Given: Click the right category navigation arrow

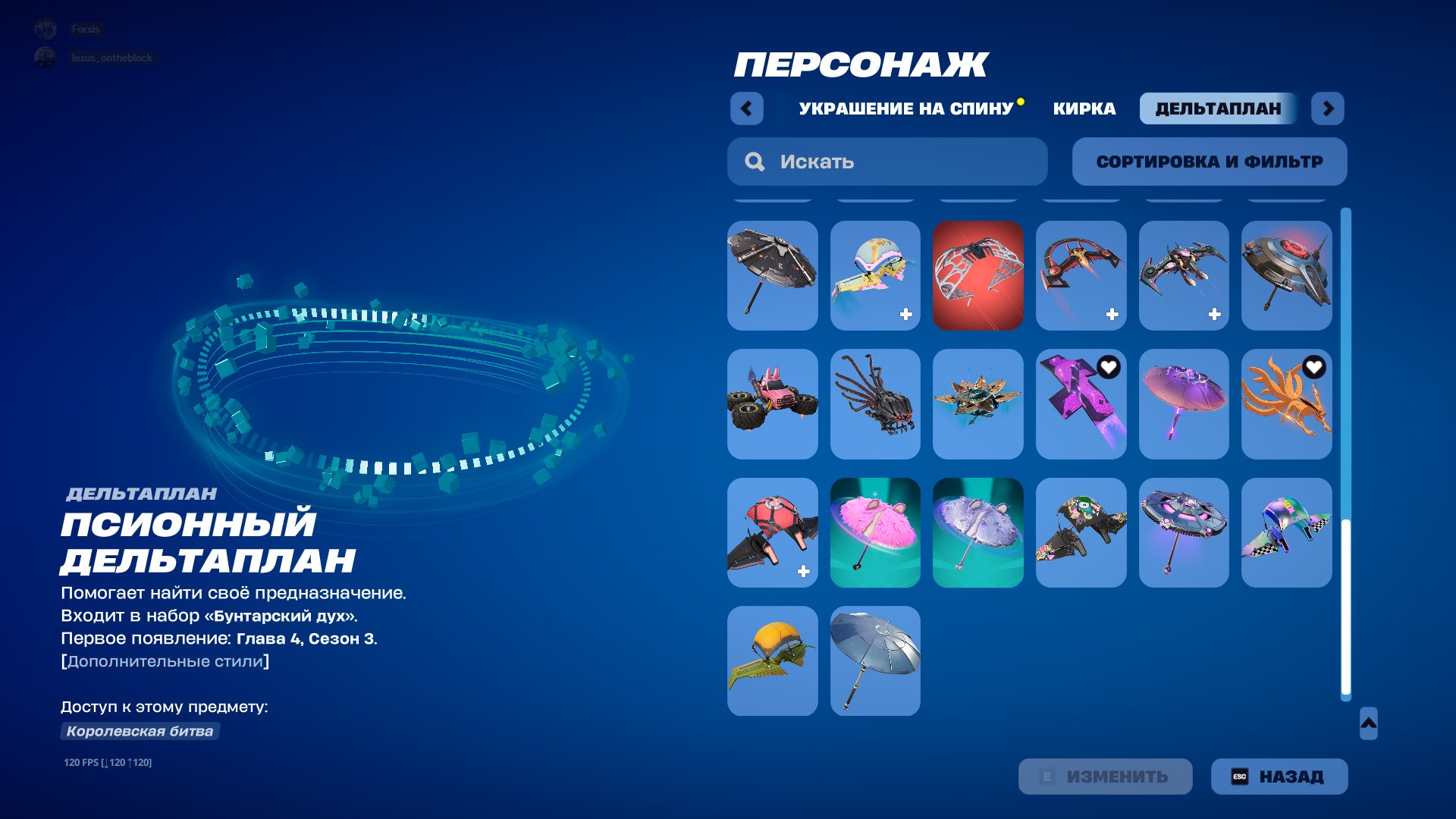Looking at the screenshot, I should (x=1327, y=108).
